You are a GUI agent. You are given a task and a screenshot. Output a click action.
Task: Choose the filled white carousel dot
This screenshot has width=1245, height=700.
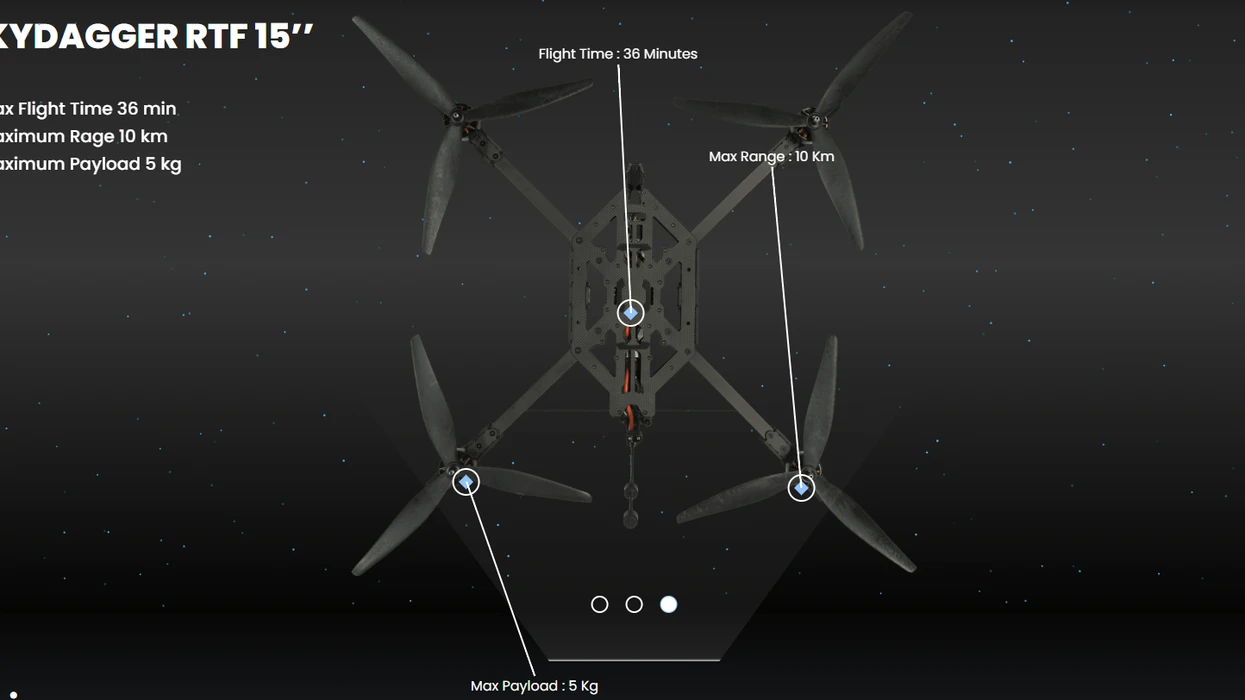(x=669, y=604)
